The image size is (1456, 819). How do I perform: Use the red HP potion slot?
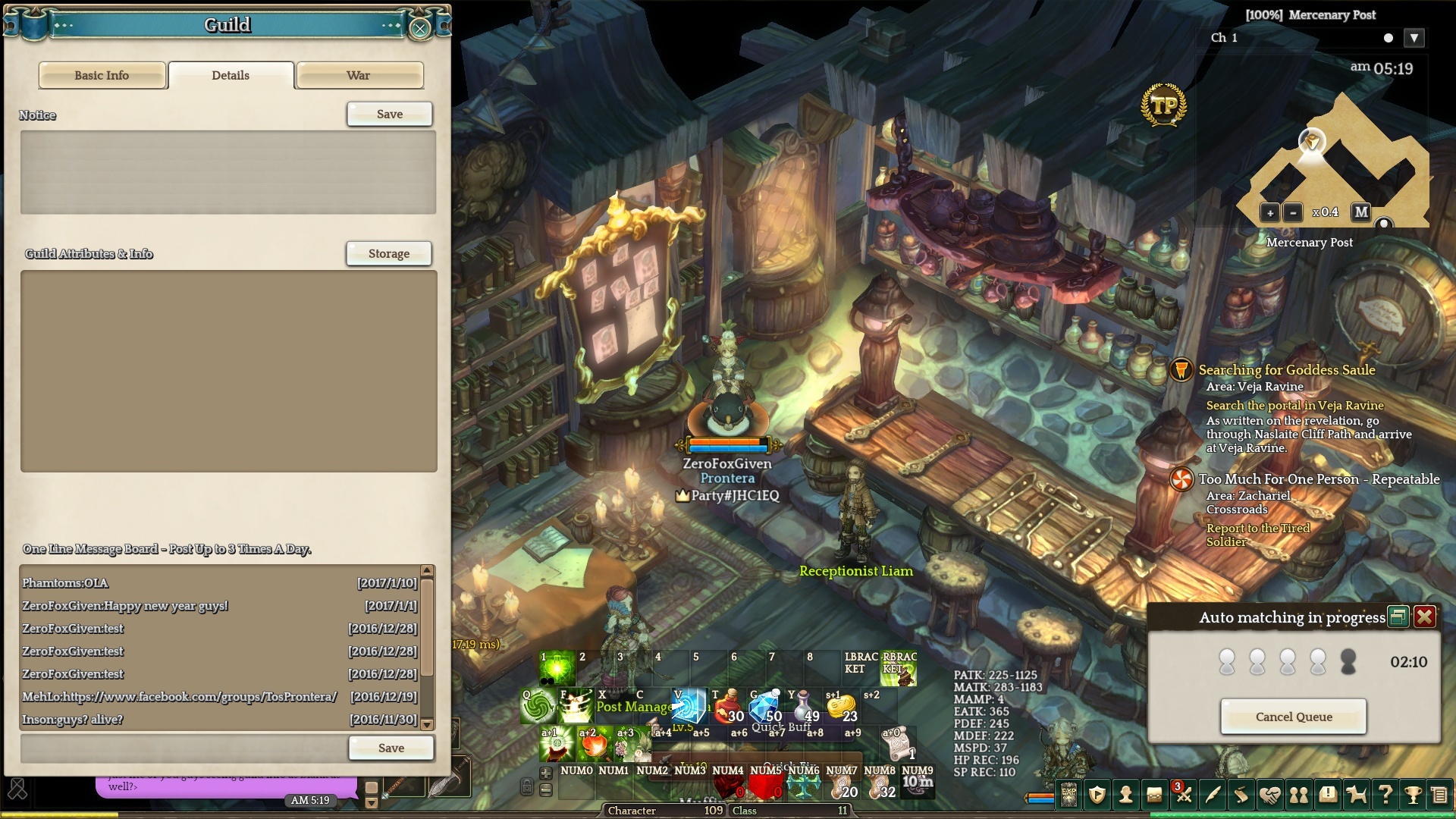(729, 707)
